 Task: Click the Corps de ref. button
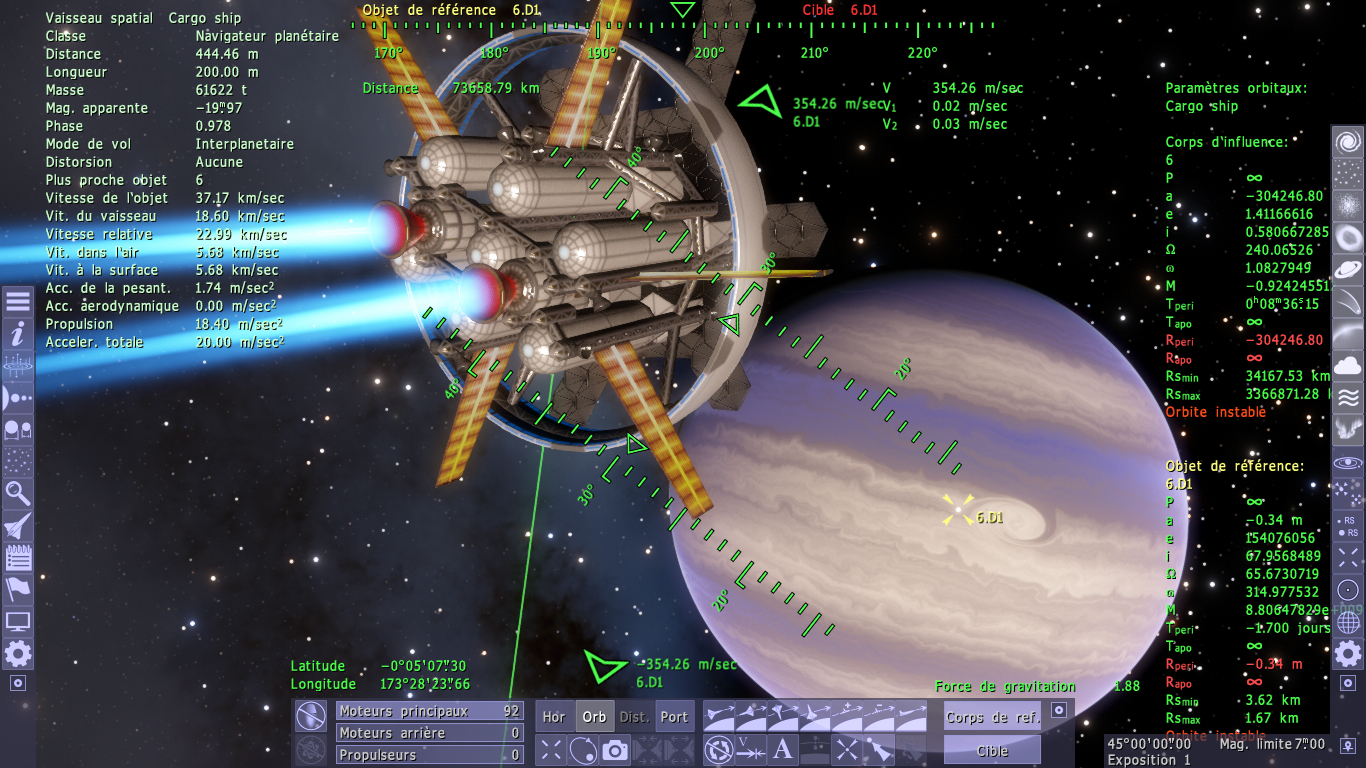(992, 716)
